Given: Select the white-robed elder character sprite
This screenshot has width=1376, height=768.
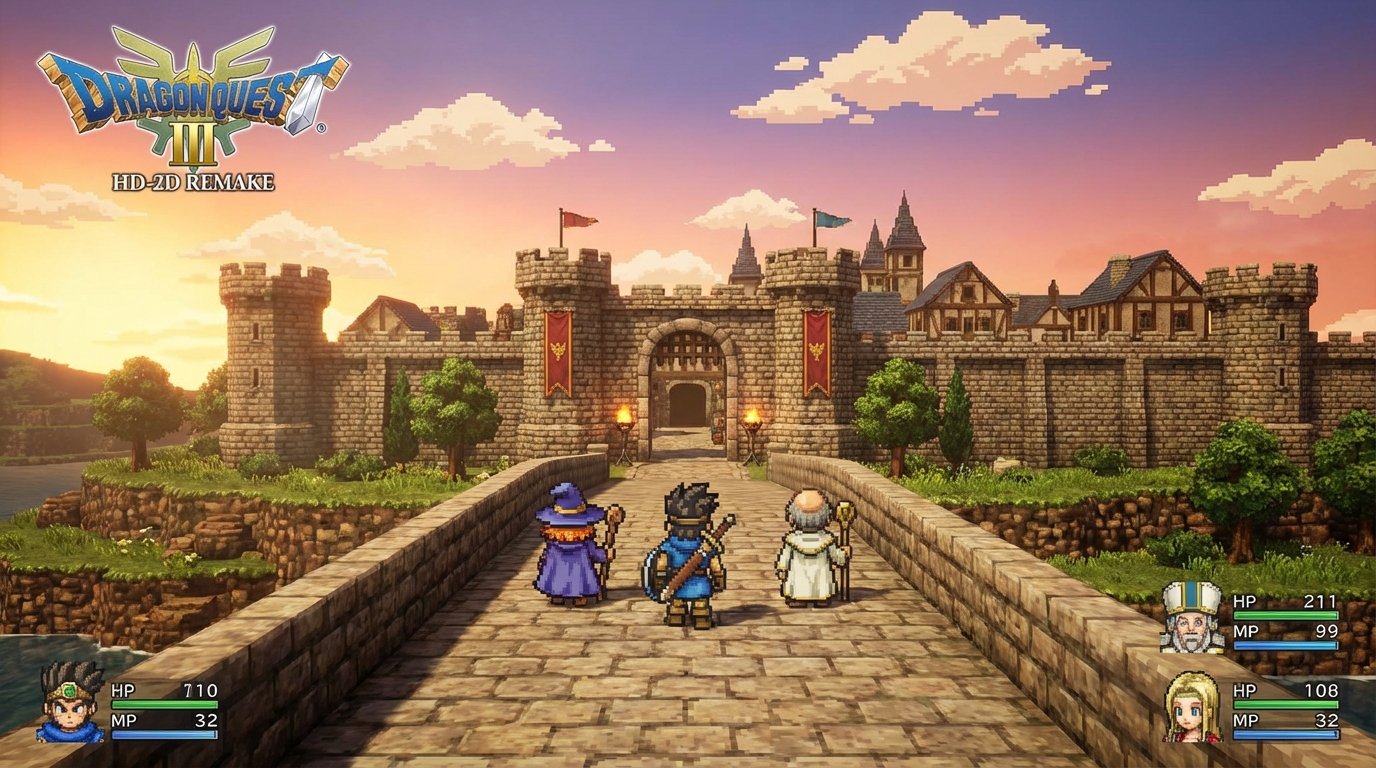Looking at the screenshot, I should [810, 550].
